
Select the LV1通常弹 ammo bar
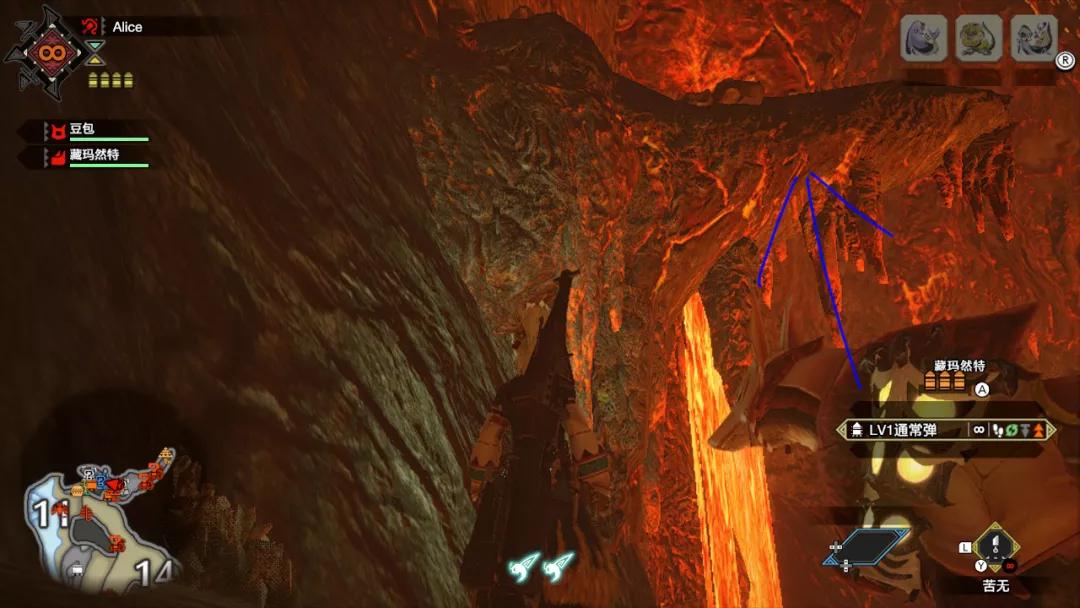click(x=942, y=430)
